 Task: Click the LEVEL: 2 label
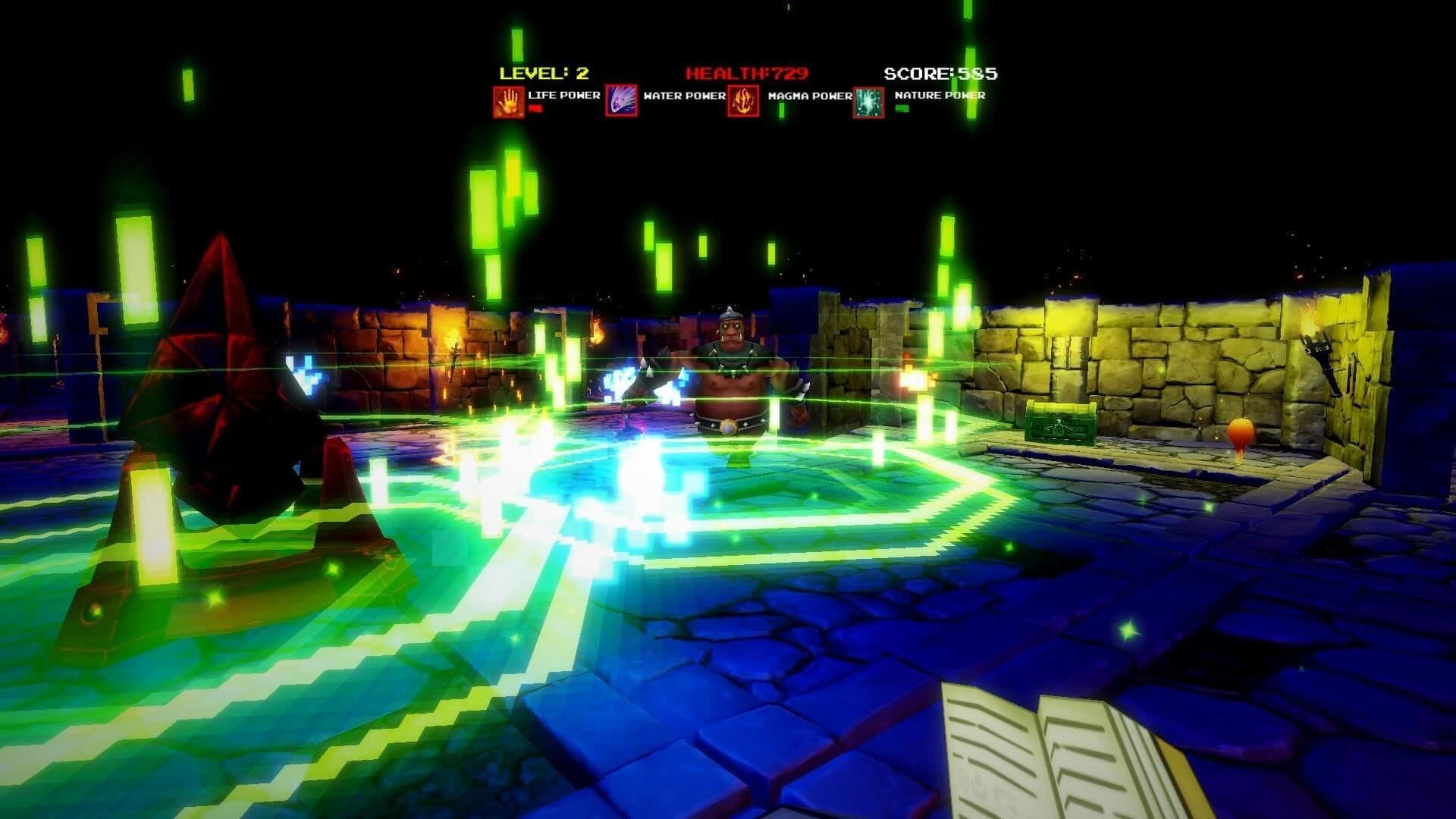tap(544, 72)
